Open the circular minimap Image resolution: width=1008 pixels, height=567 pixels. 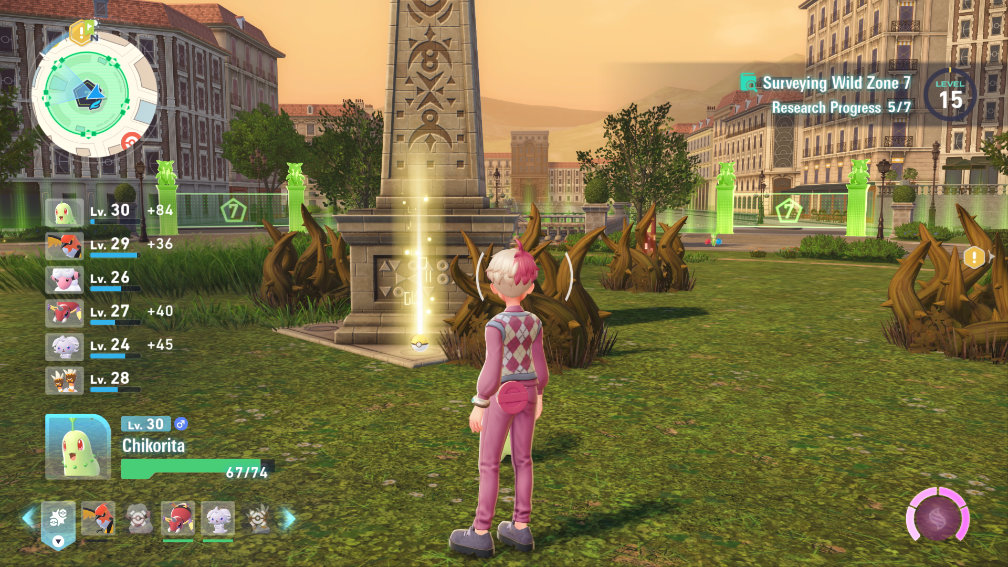click(x=92, y=92)
